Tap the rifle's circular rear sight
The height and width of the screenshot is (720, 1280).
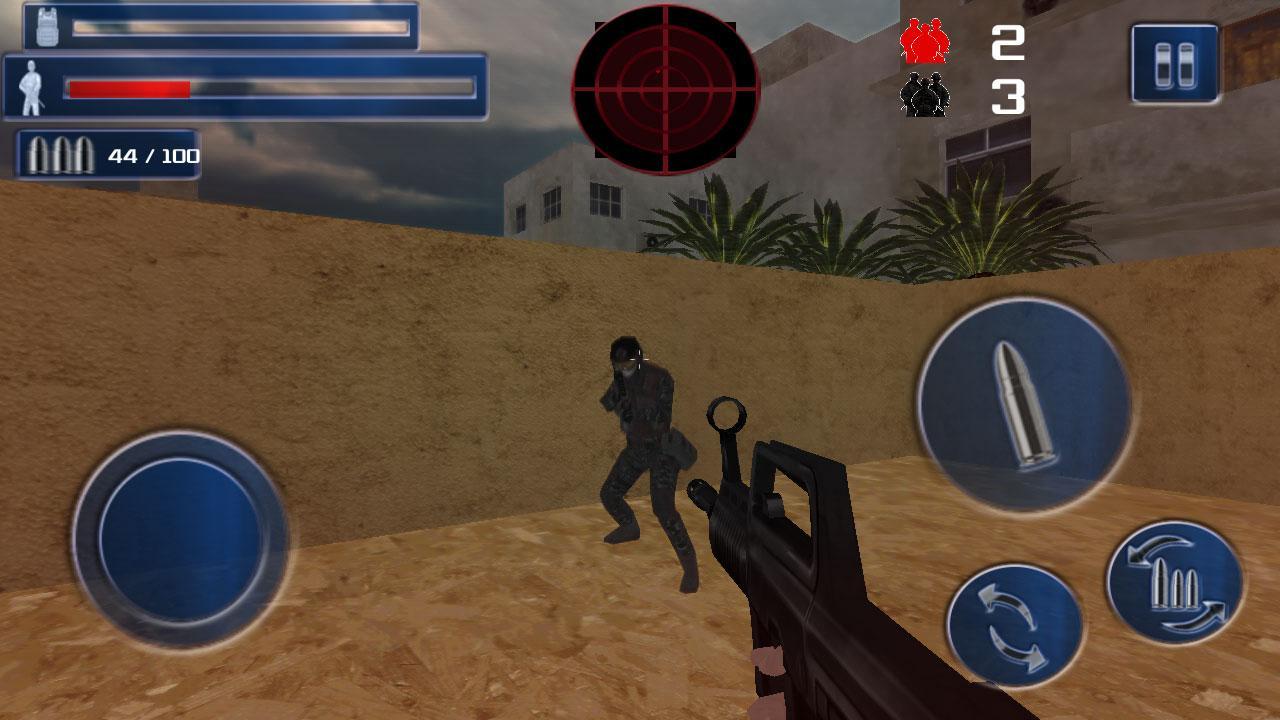[x=726, y=413]
